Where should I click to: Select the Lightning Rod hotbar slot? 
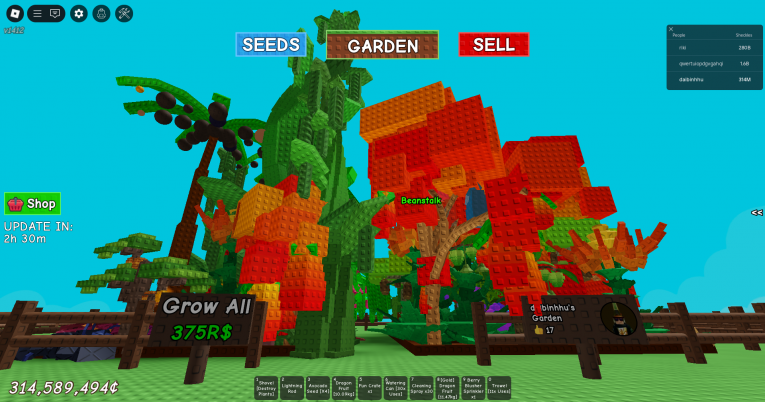click(292, 388)
